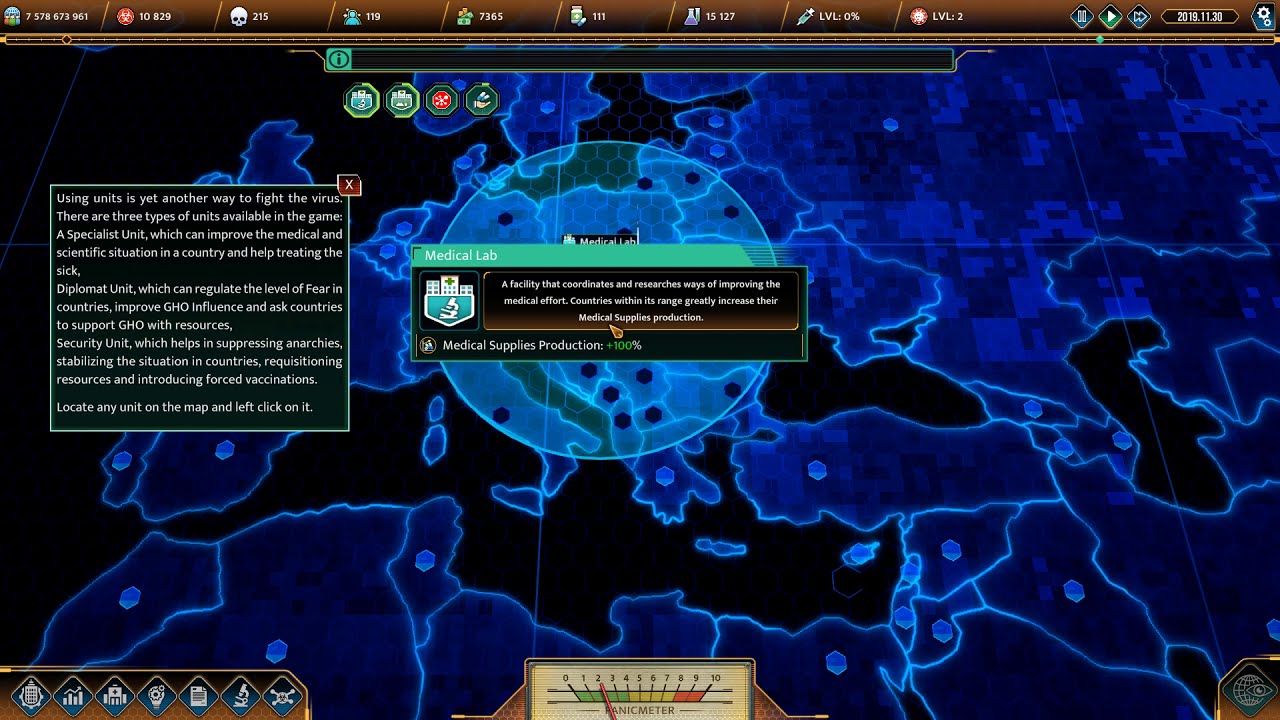Toggle the globe eye map view button

(1251, 692)
